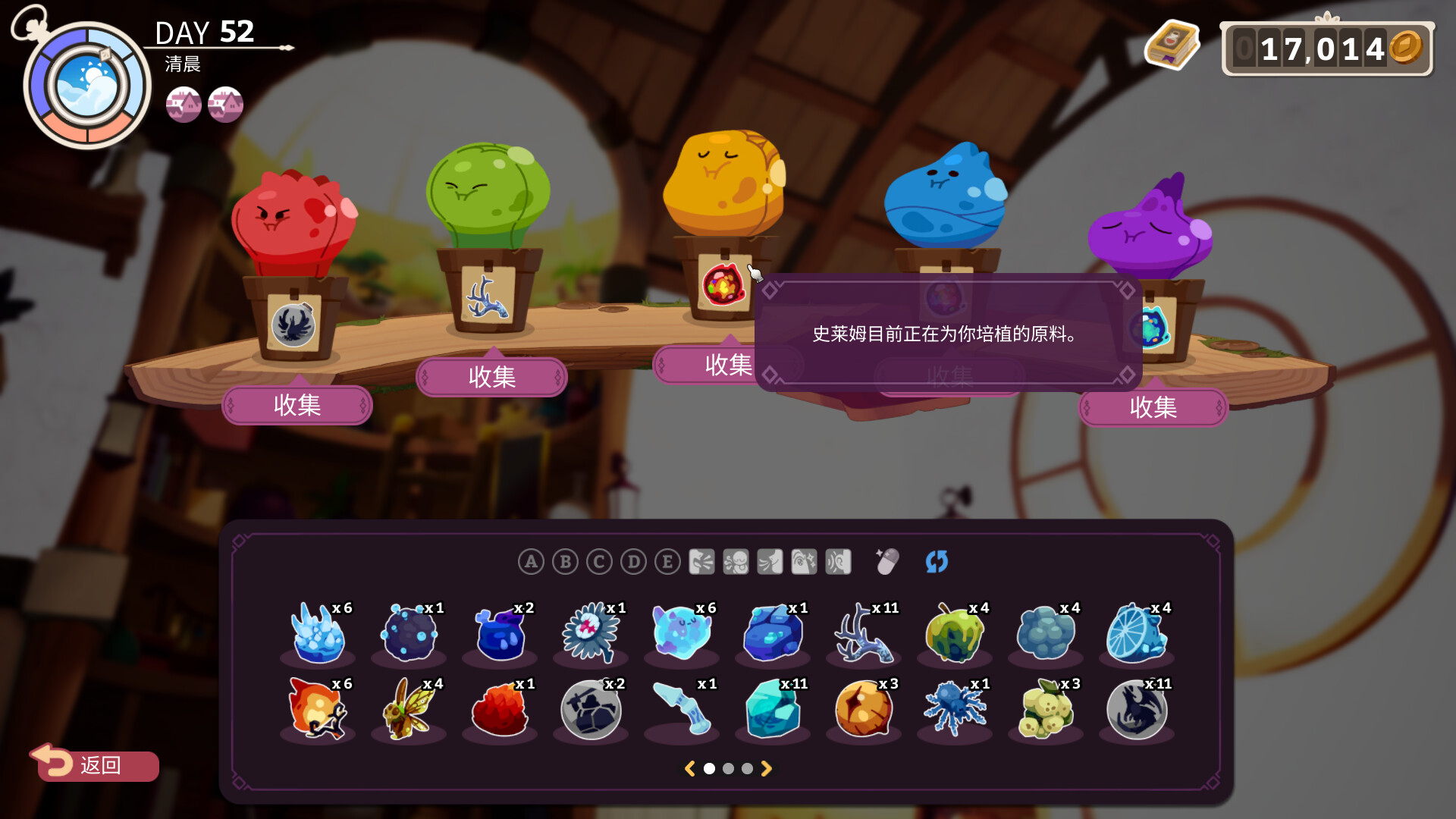Select the smelling-face sense filter icon
The width and height of the screenshot is (1456, 819).
click(736, 562)
